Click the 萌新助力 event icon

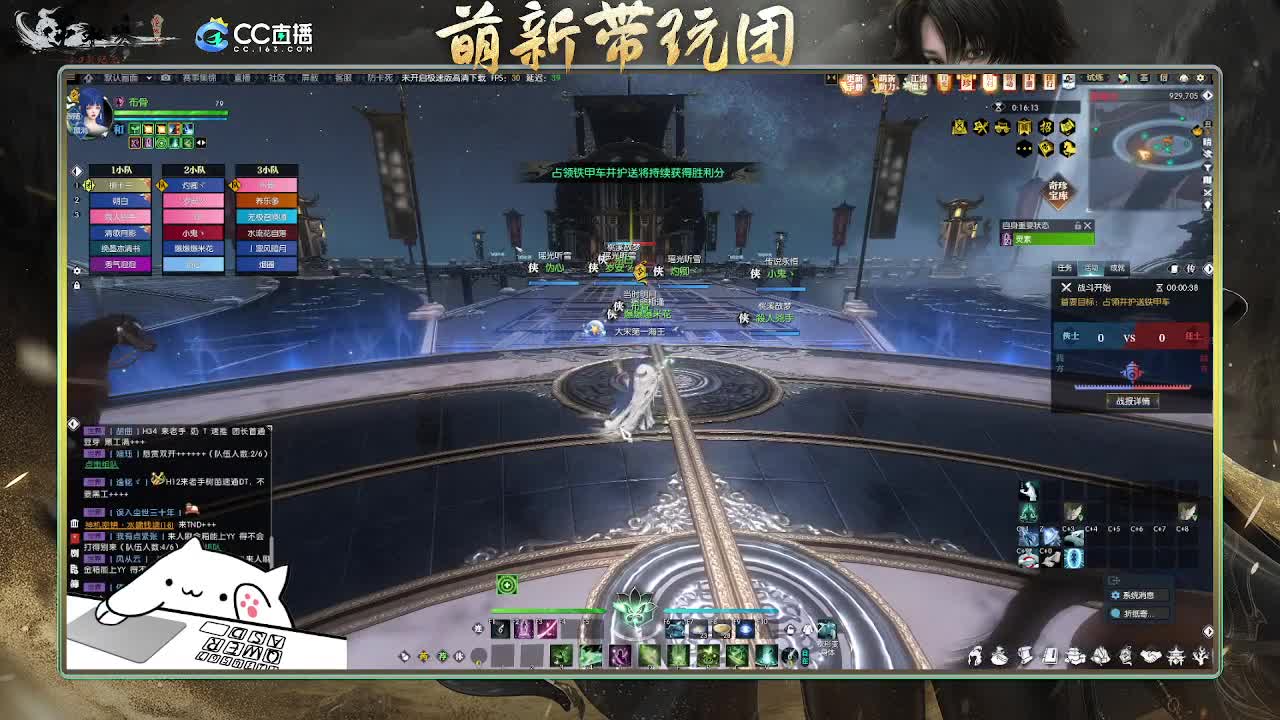(886, 80)
